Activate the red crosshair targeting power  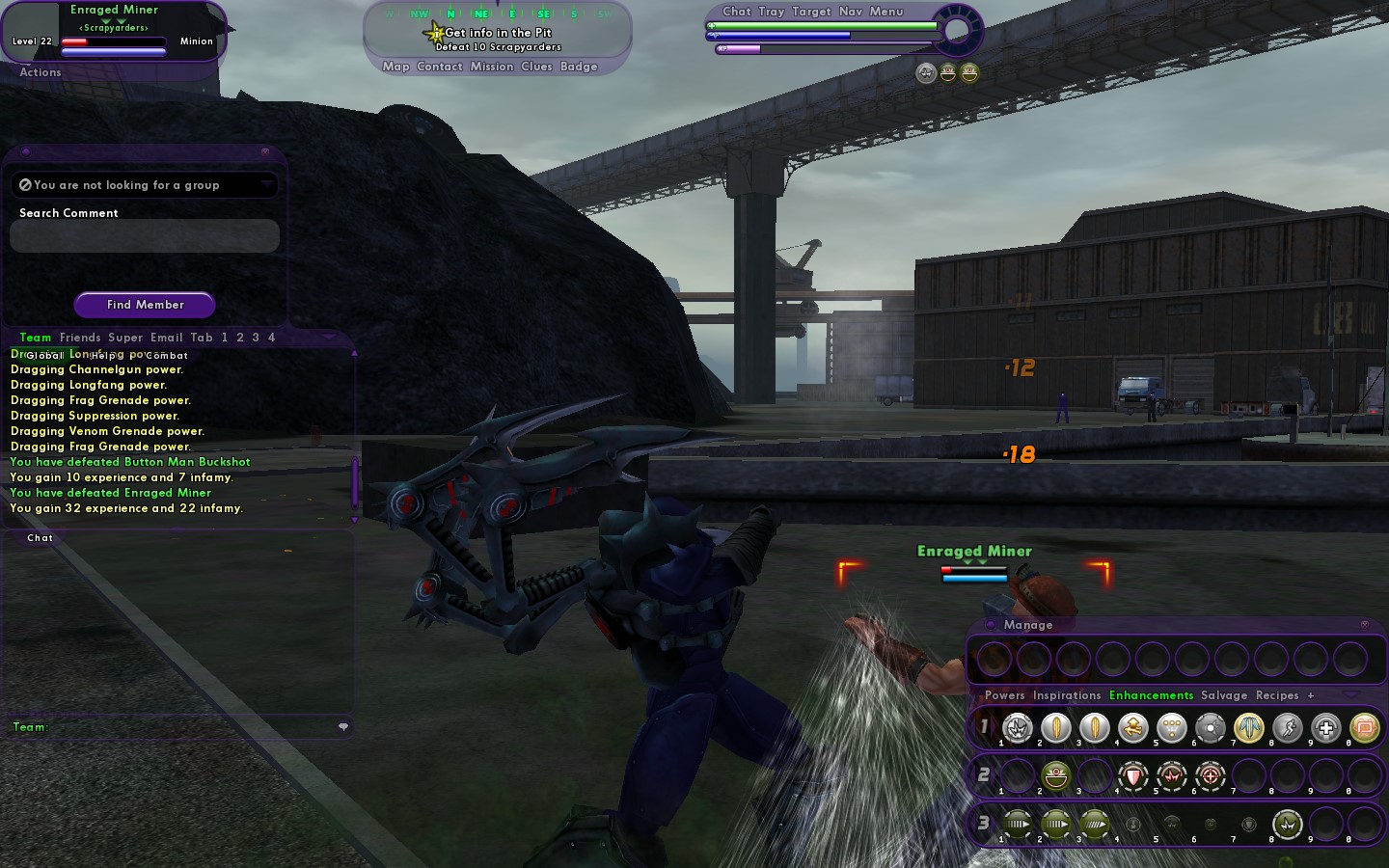coord(1211,775)
